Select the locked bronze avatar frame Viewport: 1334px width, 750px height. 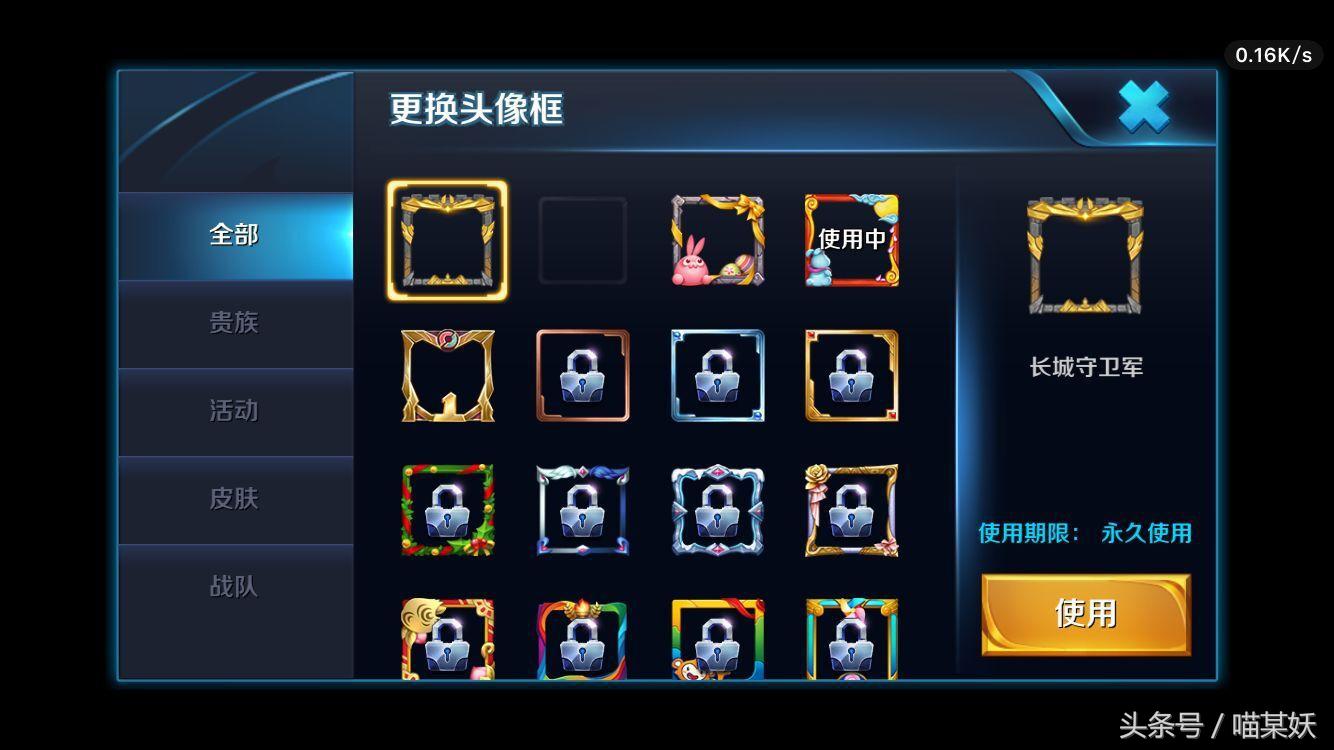coord(583,375)
